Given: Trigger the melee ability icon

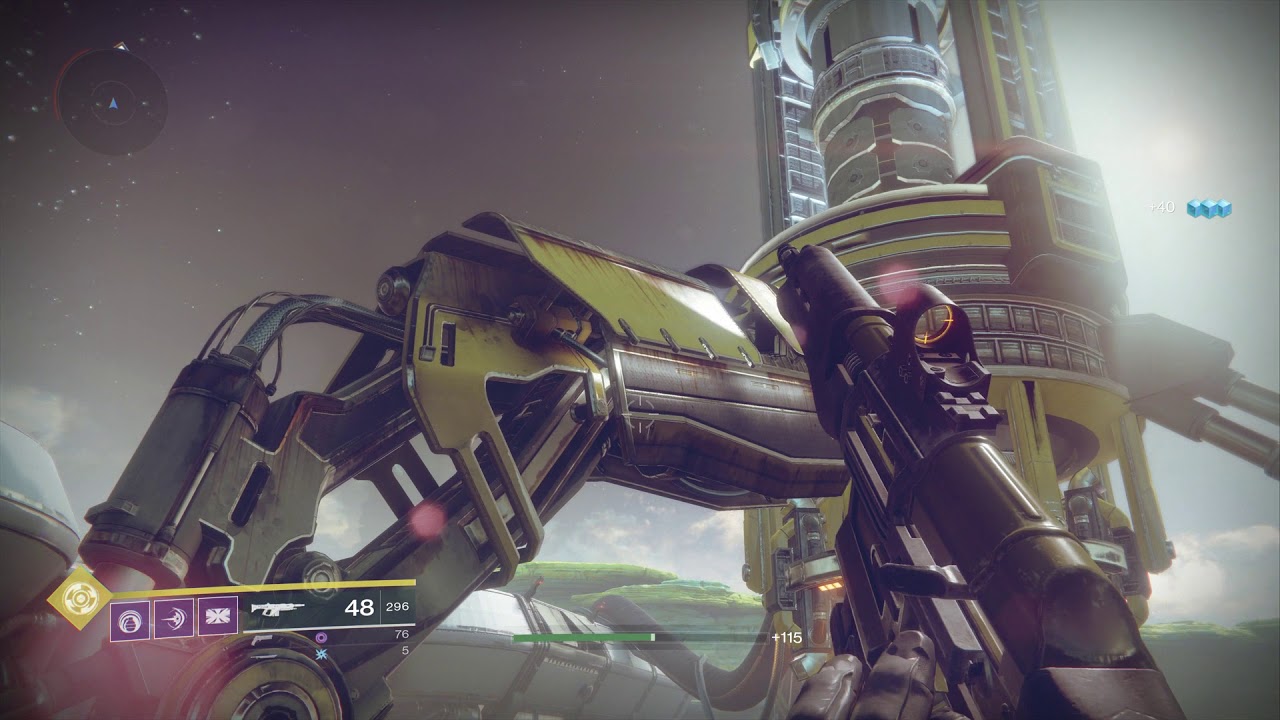Looking at the screenshot, I should (174, 618).
